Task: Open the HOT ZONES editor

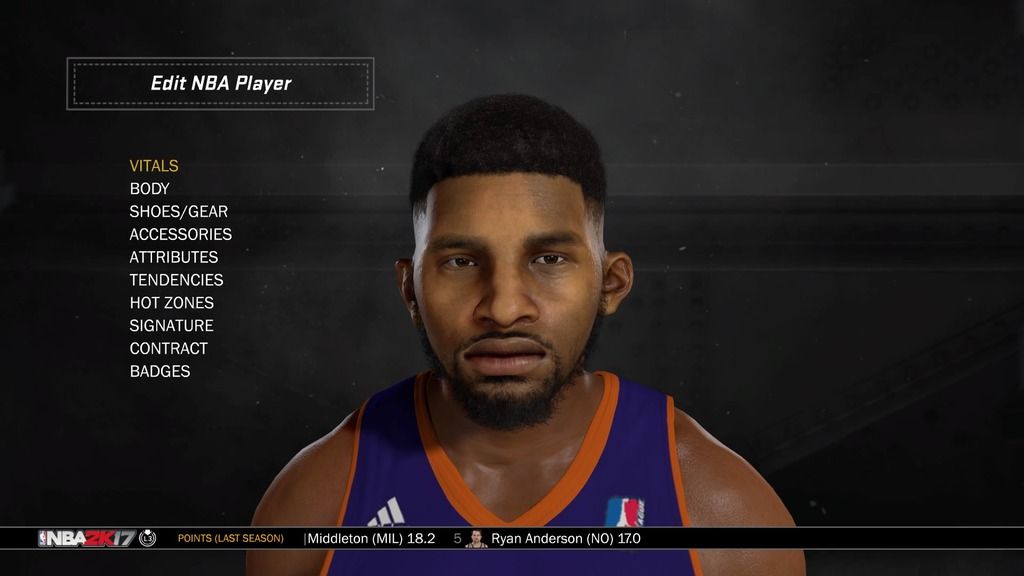Action: click(x=172, y=303)
